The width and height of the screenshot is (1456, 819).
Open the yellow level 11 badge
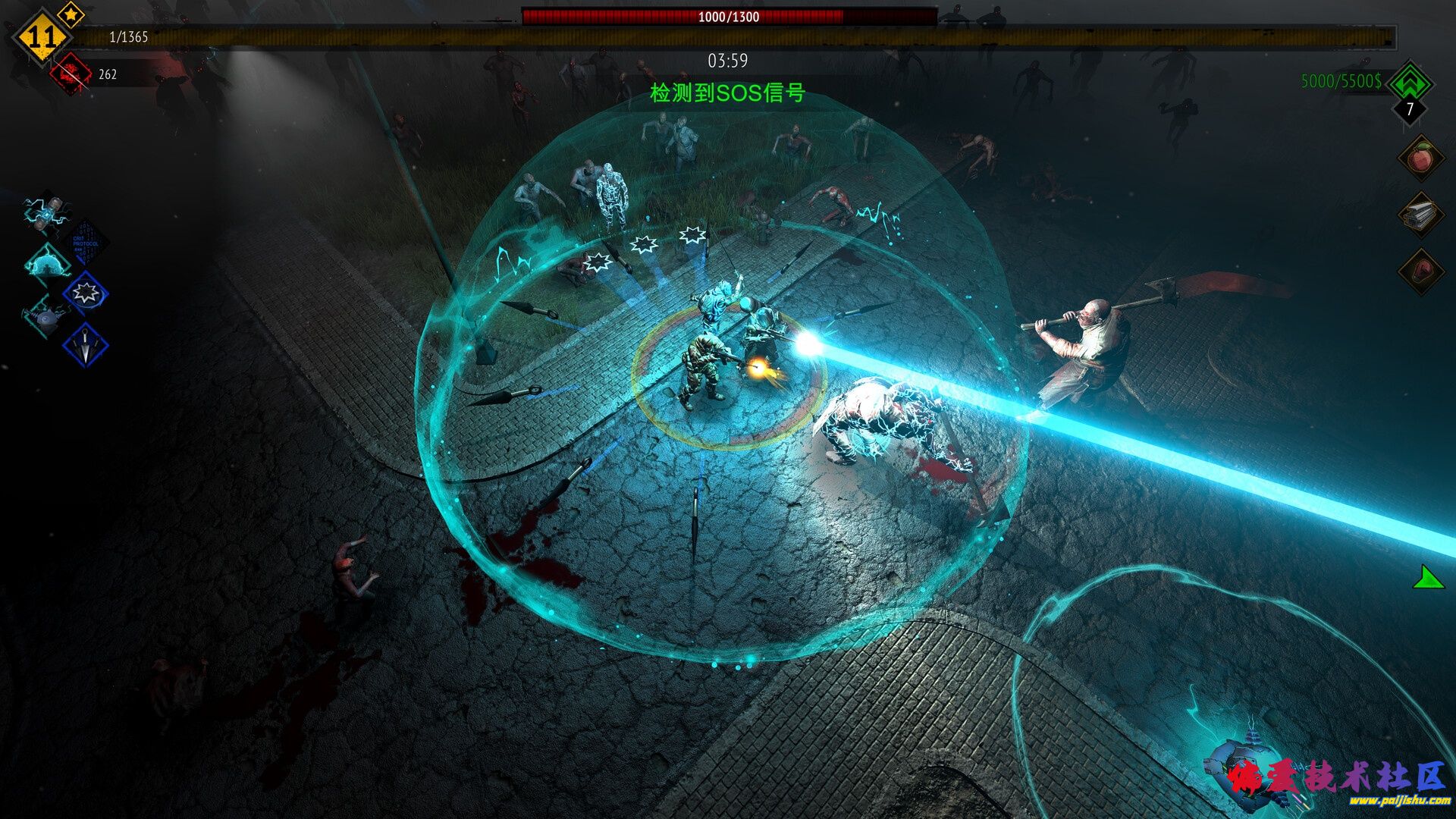(x=41, y=37)
